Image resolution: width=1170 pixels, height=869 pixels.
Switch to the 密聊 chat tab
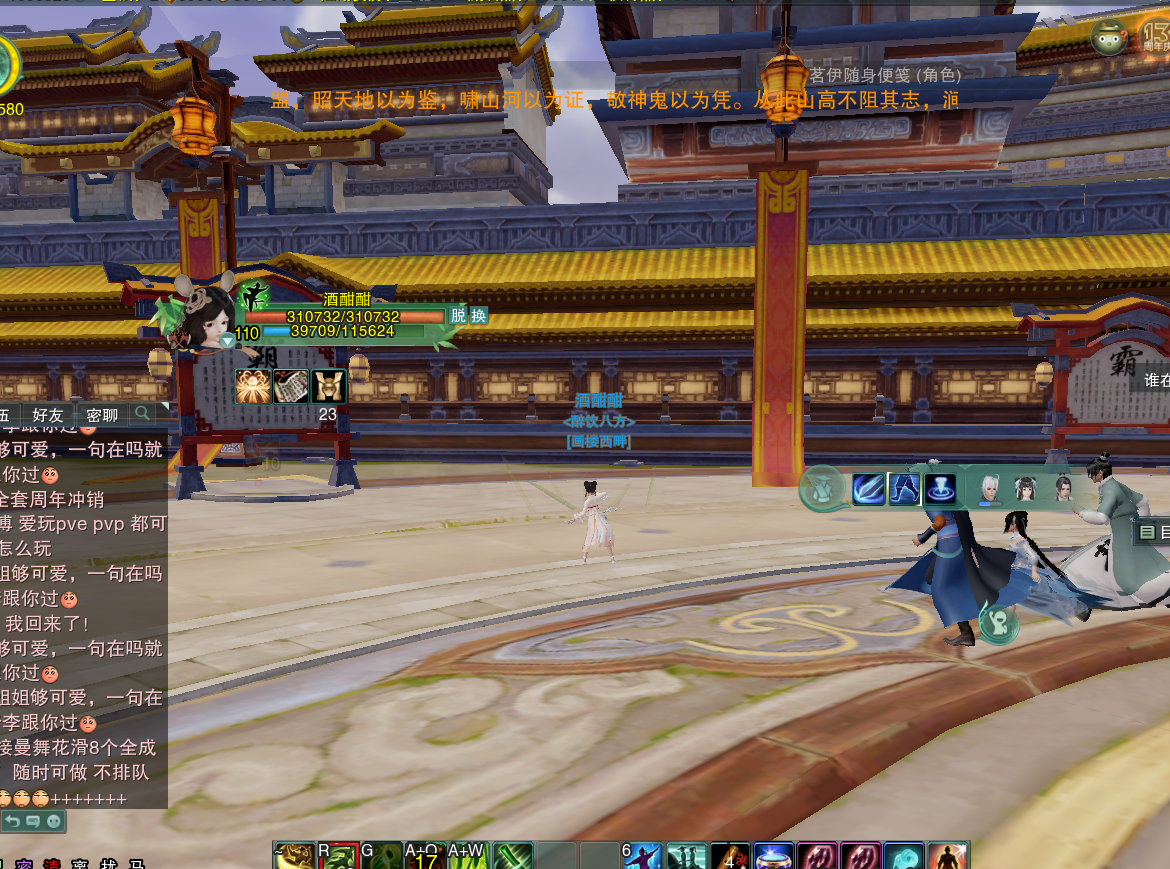pyautogui.click(x=102, y=414)
